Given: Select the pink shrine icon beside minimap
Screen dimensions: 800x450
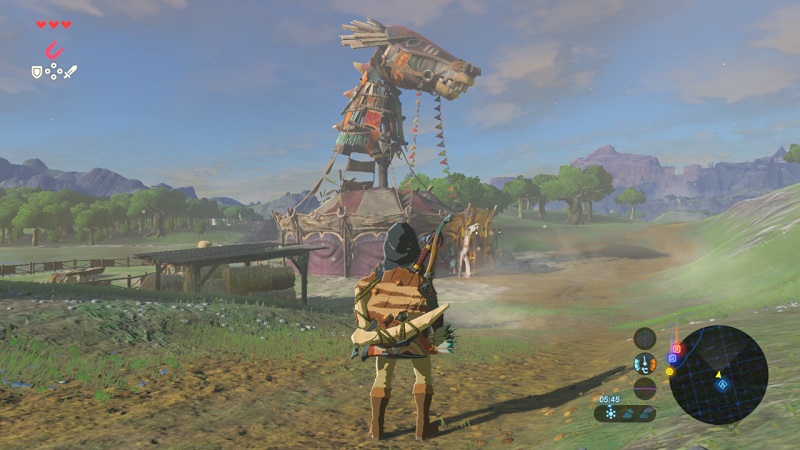Looking at the screenshot, I should click(x=677, y=349).
